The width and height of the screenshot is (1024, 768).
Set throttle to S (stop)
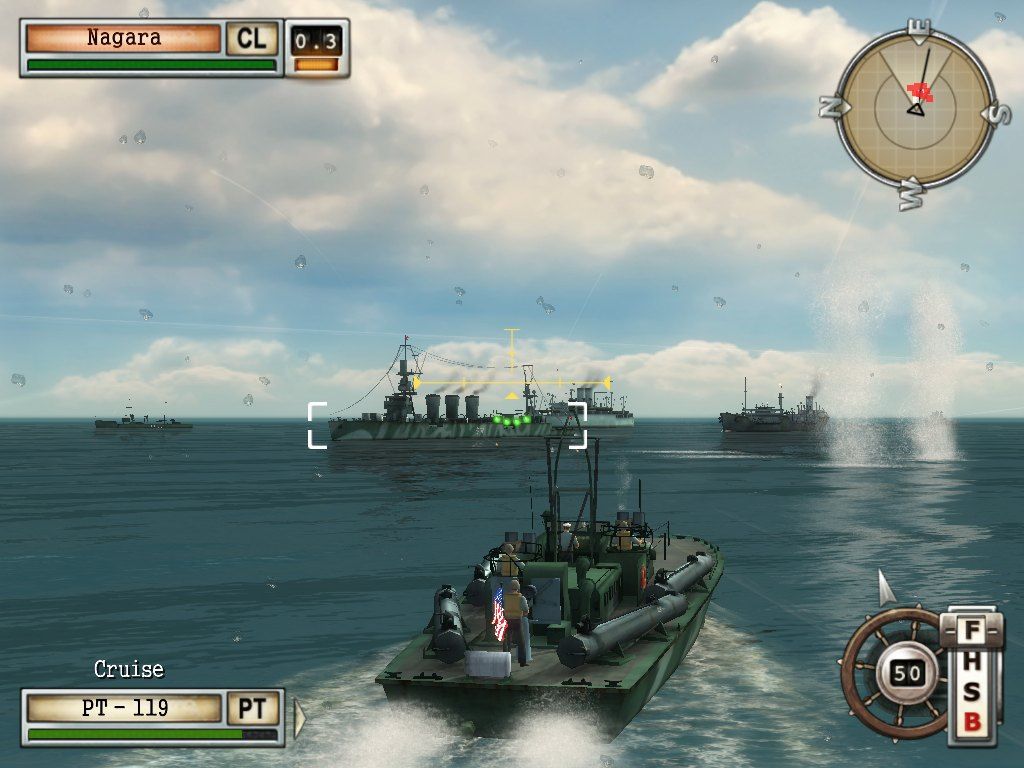click(x=971, y=692)
